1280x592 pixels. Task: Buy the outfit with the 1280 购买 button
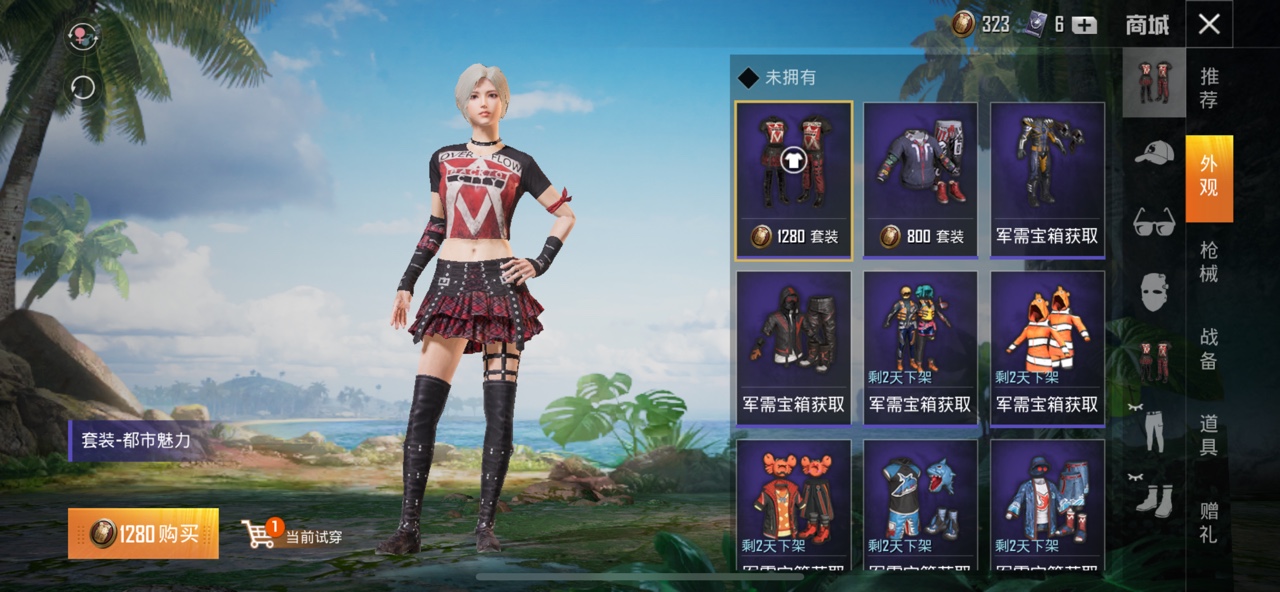coord(143,534)
